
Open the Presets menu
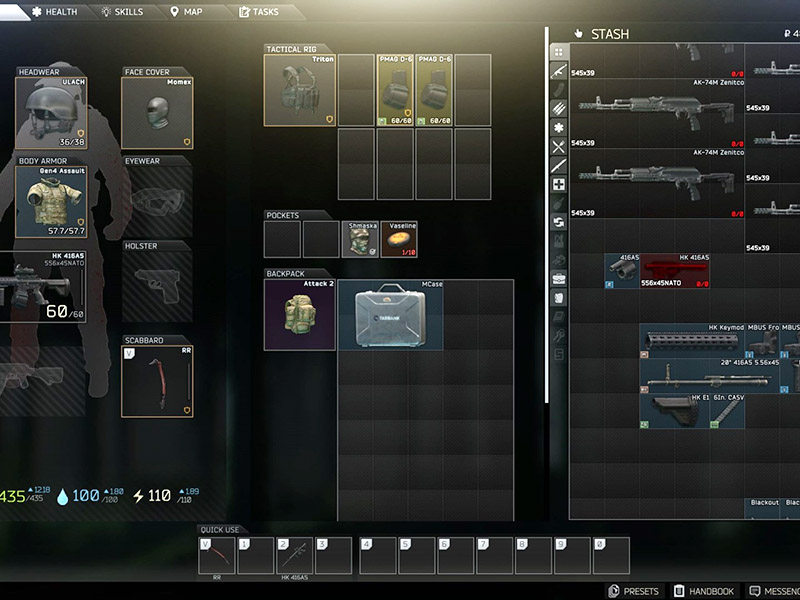click(634, 591)
